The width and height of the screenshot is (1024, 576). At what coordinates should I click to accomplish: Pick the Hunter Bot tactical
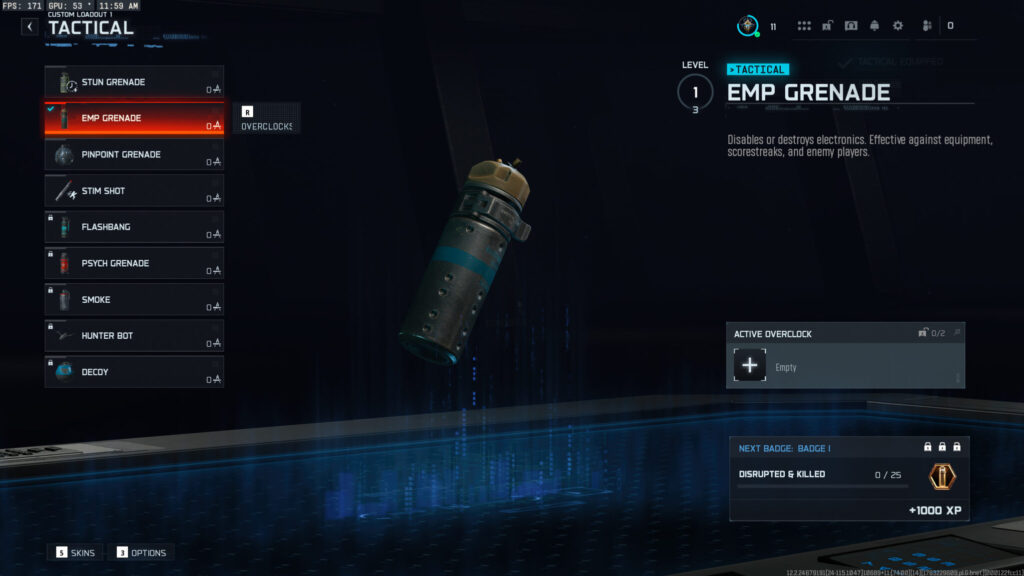[134, 336]
